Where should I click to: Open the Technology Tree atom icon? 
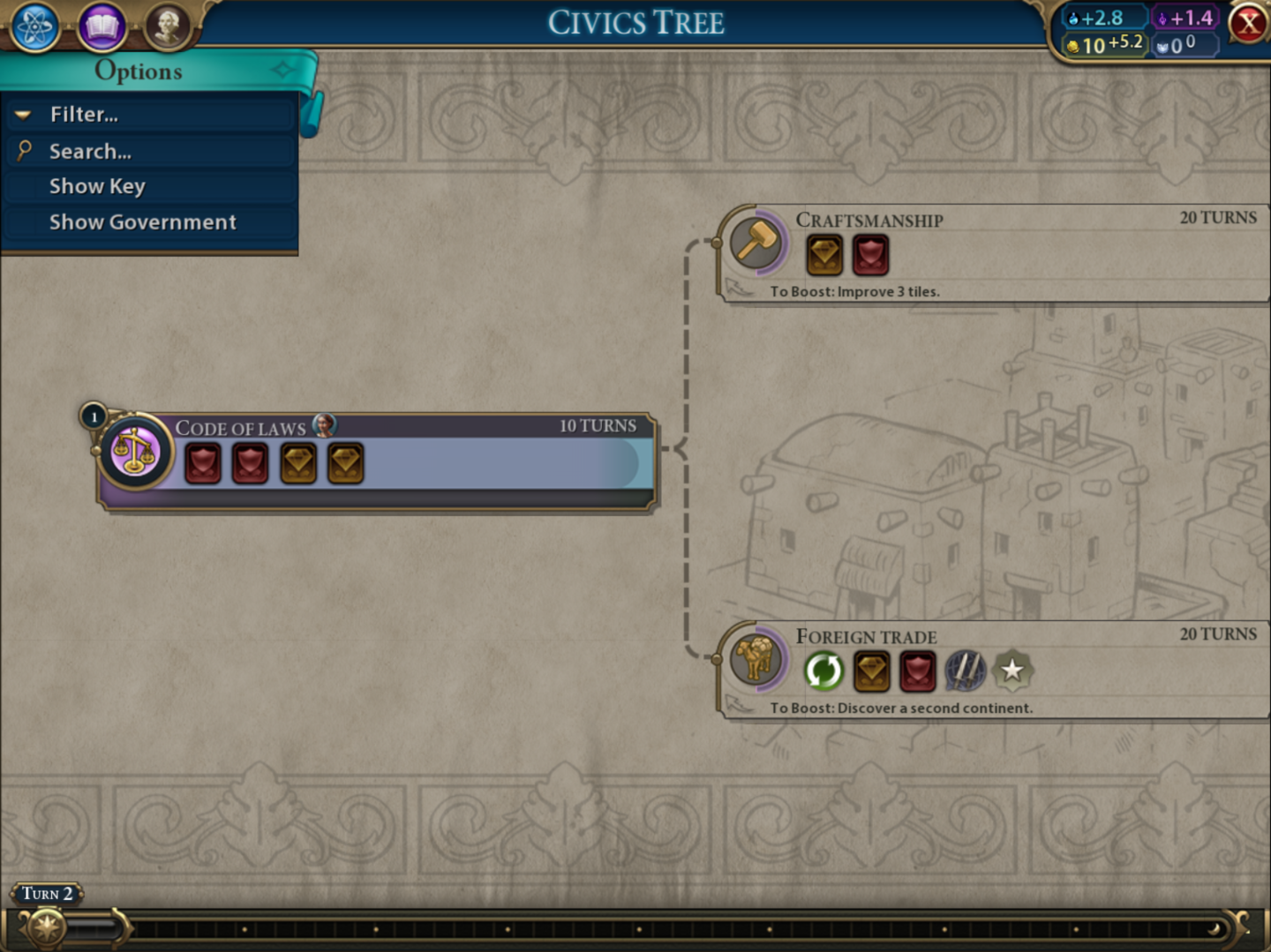(x=34, y=25)
